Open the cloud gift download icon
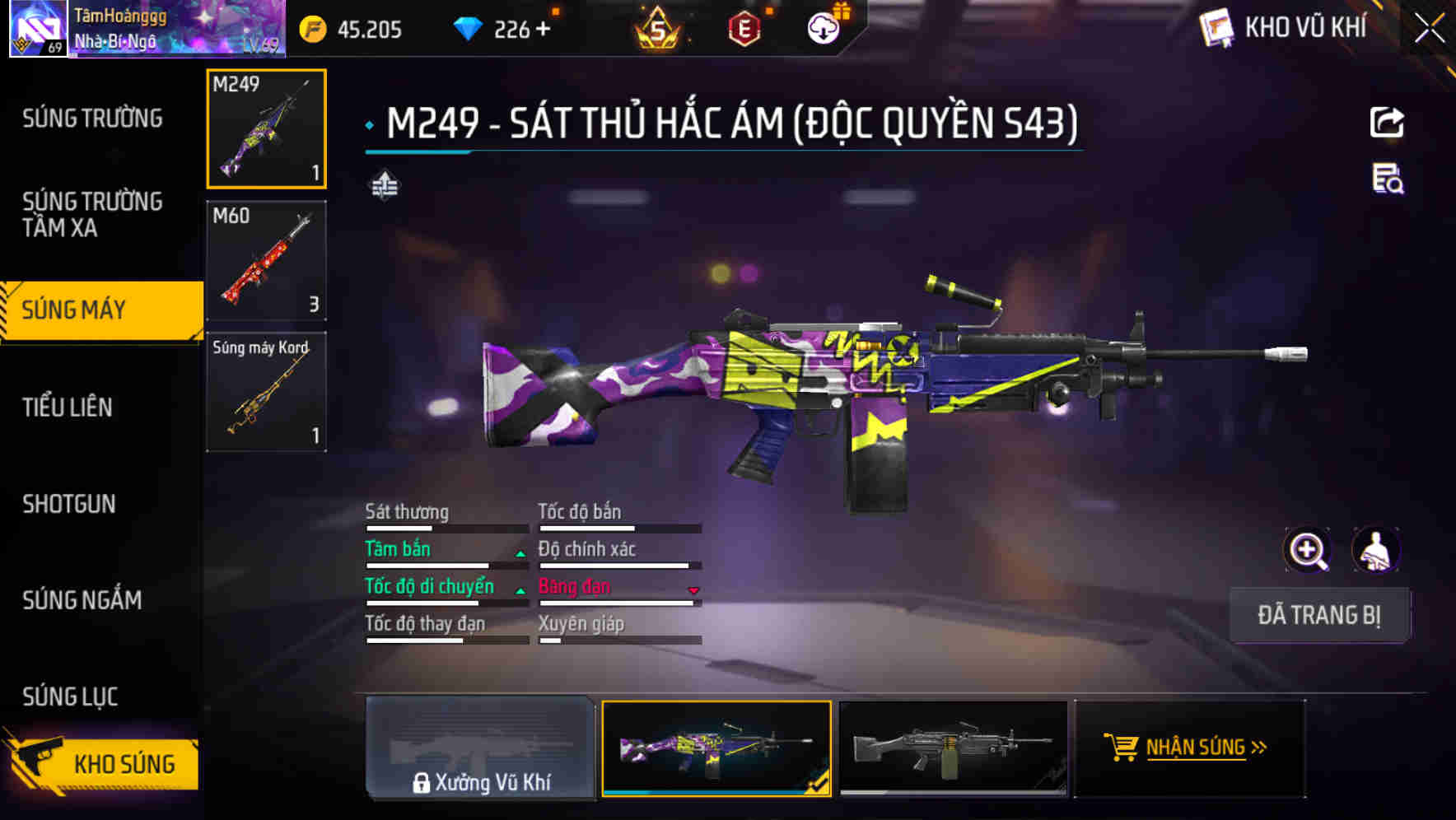 click(x=823, y=27)
